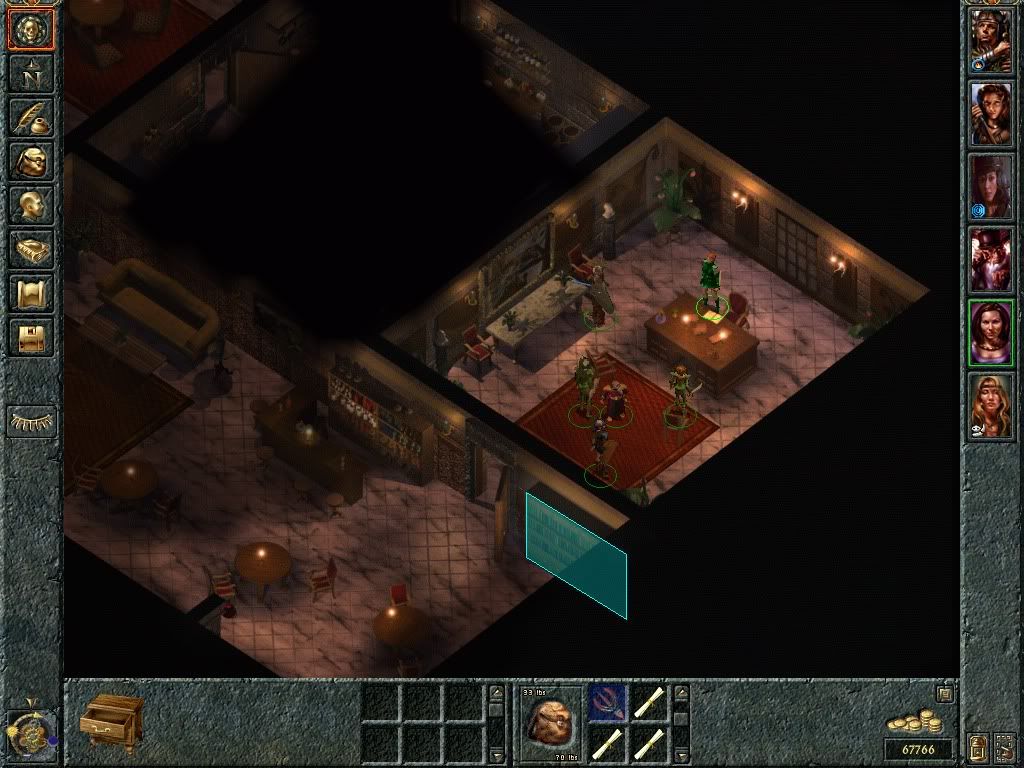Viewport: 1024px width, 768px height.
Task: Select the green-bordered woman portrait
Action: [991, 332]
